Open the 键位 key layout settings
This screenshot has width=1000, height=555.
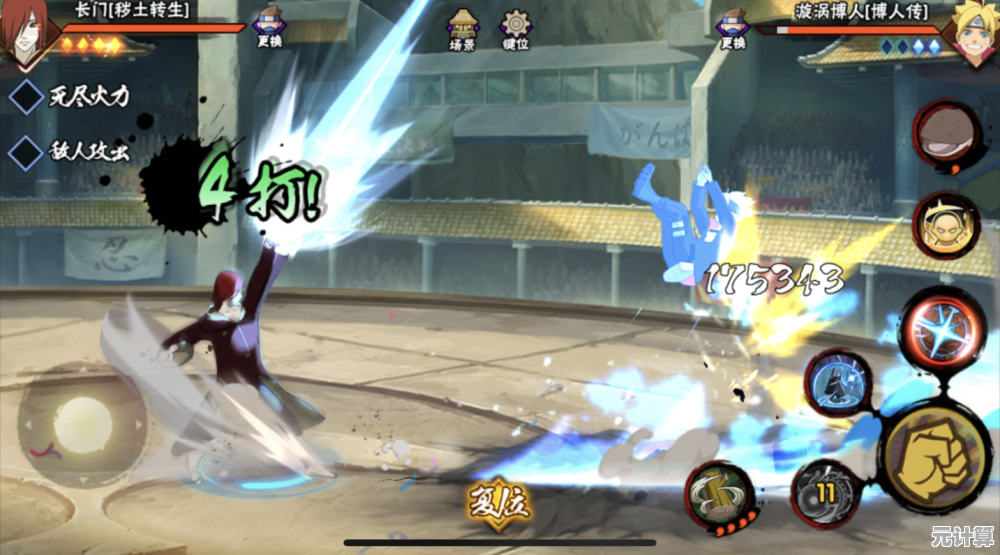(516, 29)
